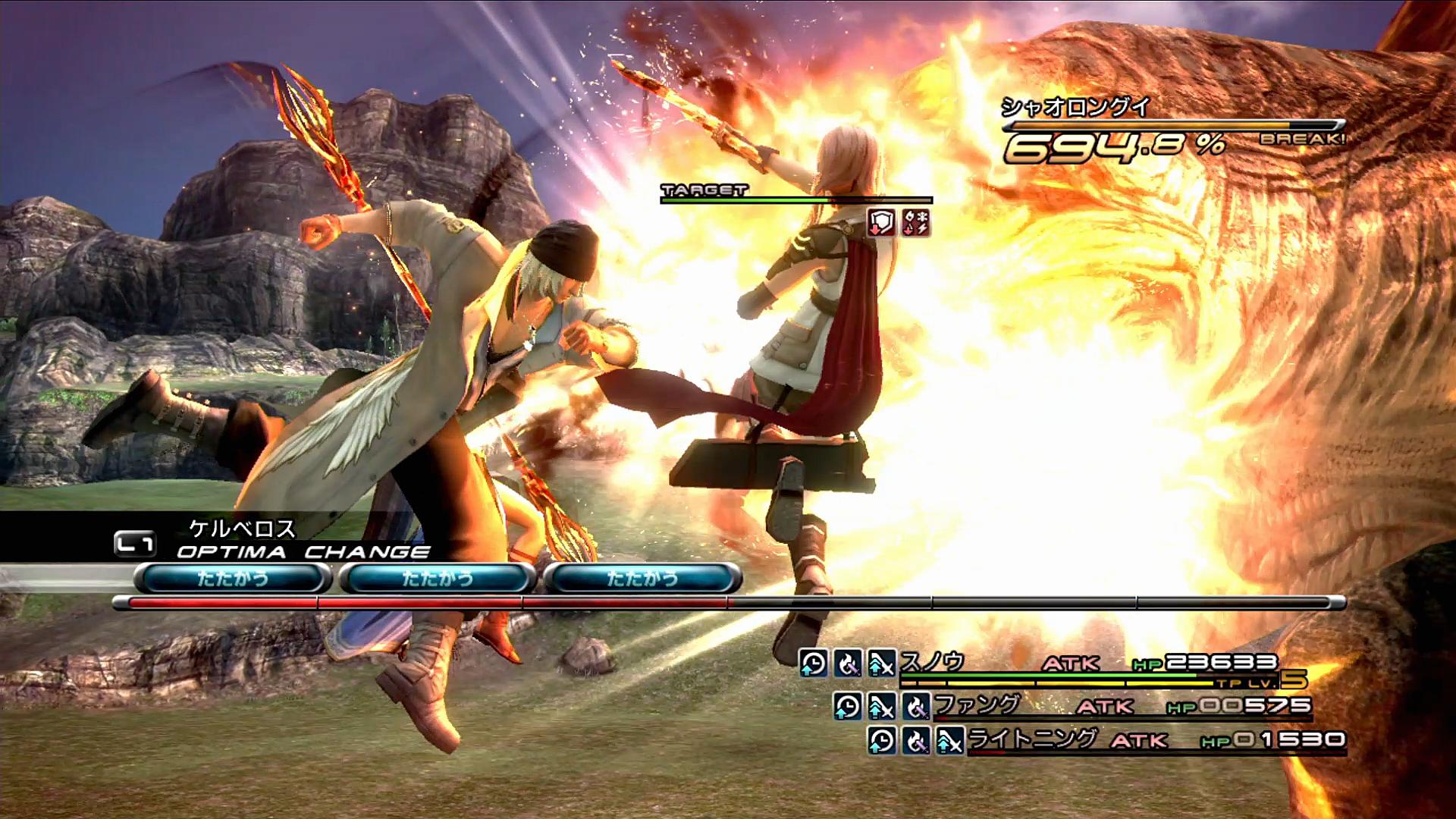Click Fang's Bravery sword status icon
The height and width of the screenshot is (819, 1456).
(x=881, y=706)
